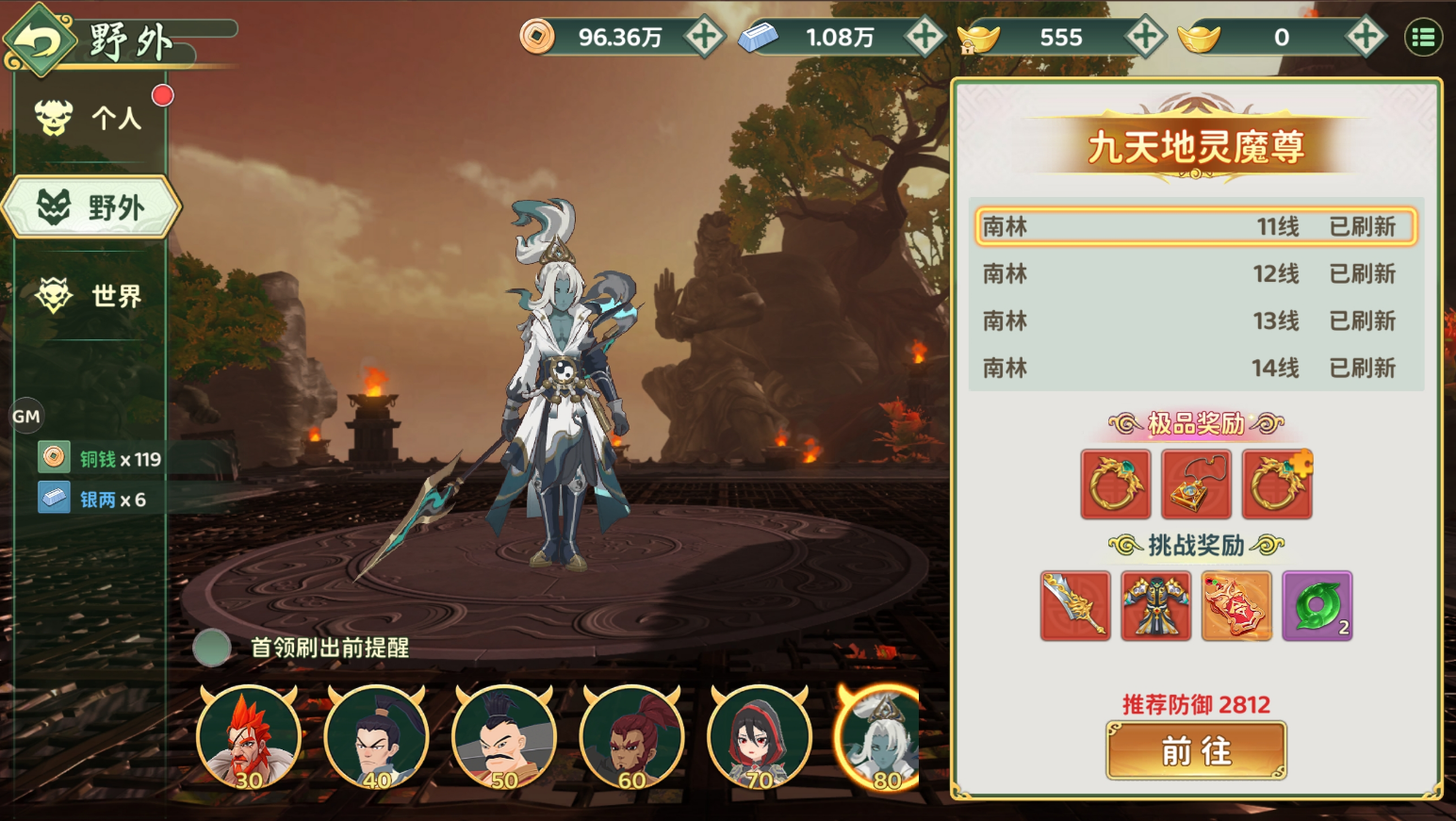Click the flower ring icon under 极品奖励

[1276, 484]
